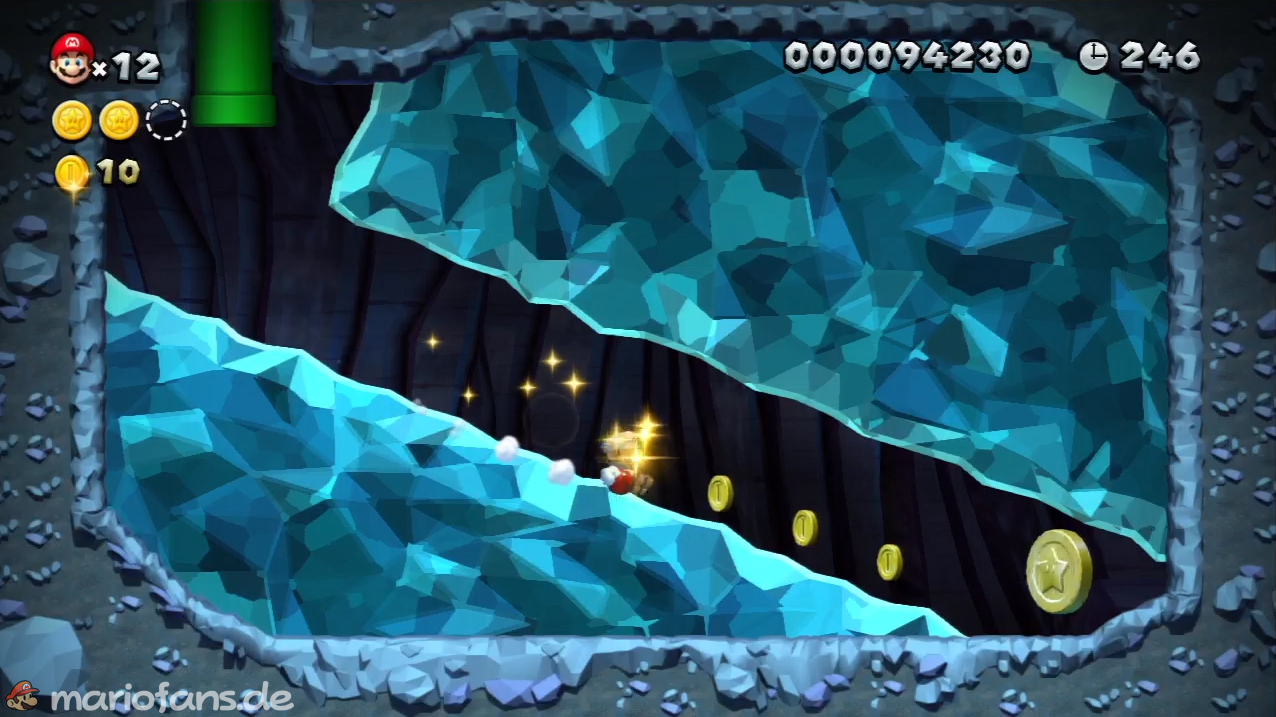Select the empty dashed star coin slot

[166, 120]
